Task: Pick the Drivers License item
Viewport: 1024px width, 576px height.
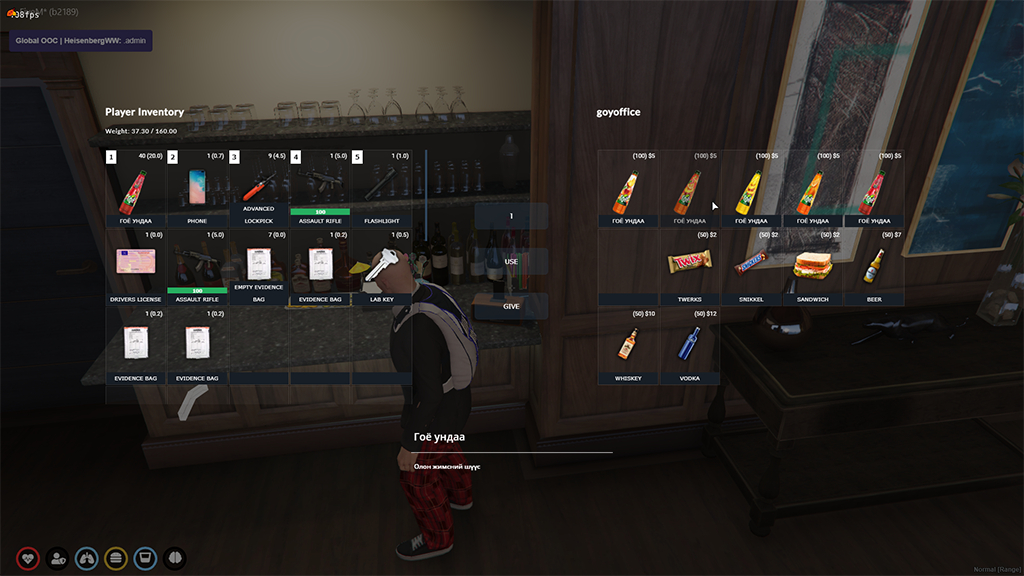Action: [136, 266]
